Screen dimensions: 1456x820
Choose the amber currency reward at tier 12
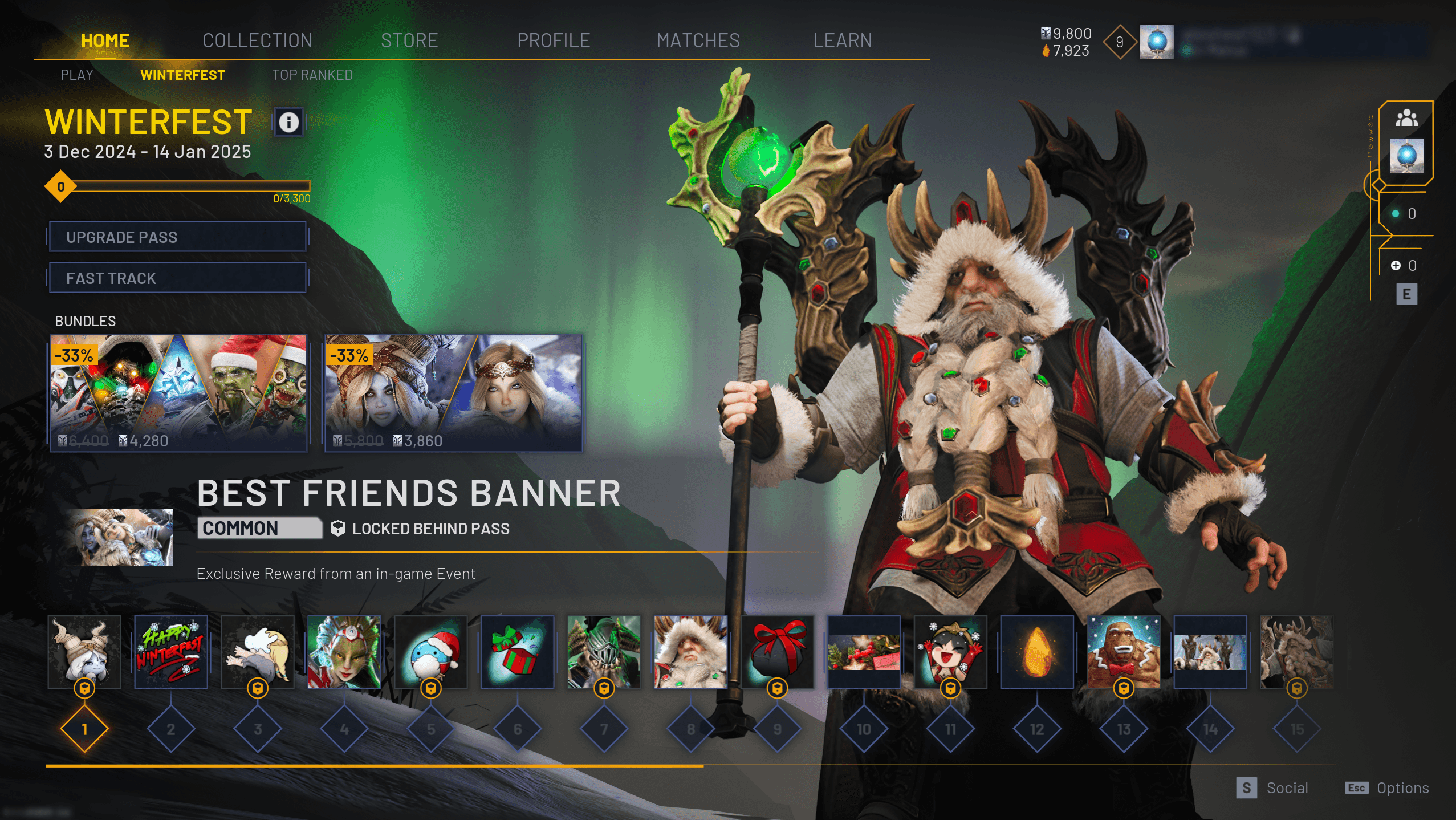coord(1037,652)
